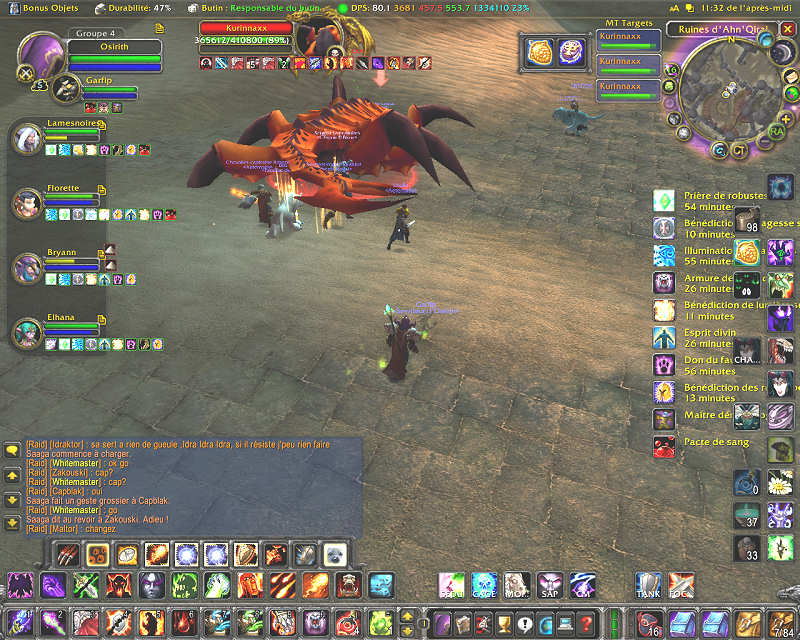Select the first Kurinnaxx MT target
Screen dimensions: 800x640
pyautogui.click(x=628, y=40)
